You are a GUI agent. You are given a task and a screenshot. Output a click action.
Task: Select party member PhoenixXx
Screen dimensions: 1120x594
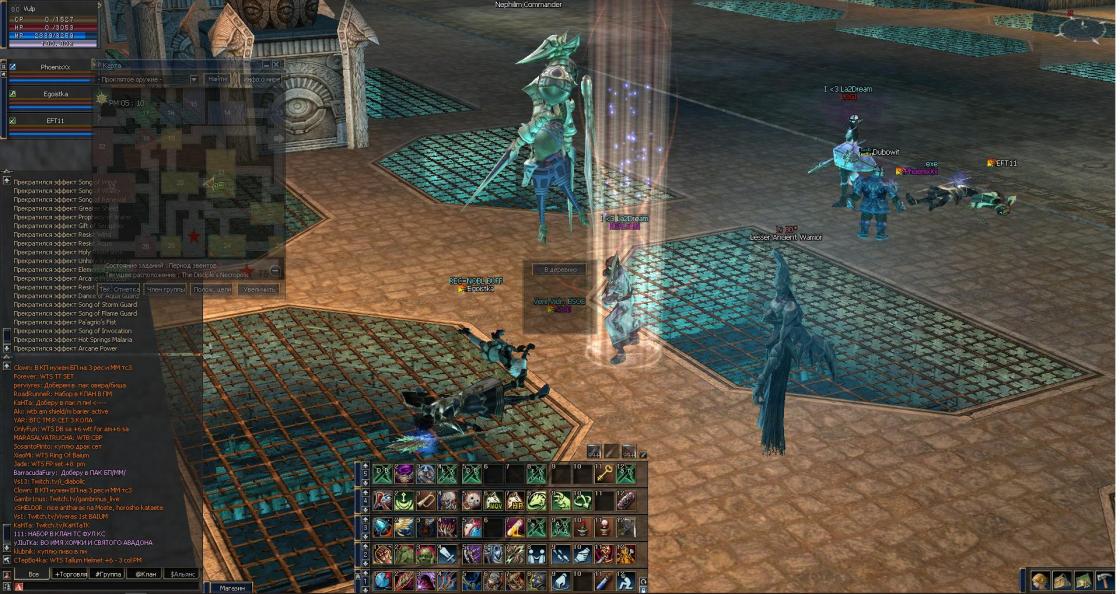click(x=55, y=67)
